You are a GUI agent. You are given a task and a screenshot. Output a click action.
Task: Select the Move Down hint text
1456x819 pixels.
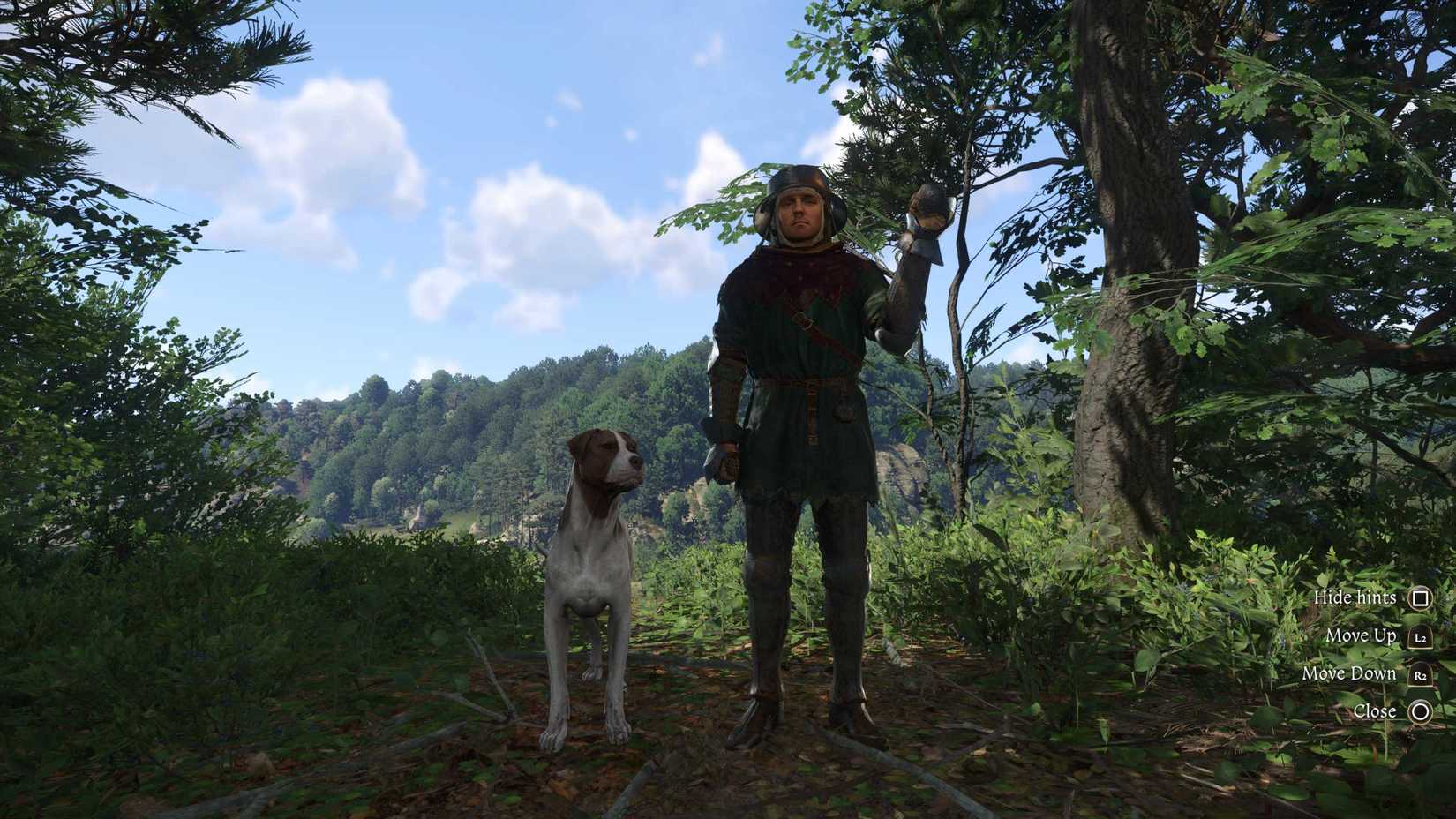pos(1351,673)
